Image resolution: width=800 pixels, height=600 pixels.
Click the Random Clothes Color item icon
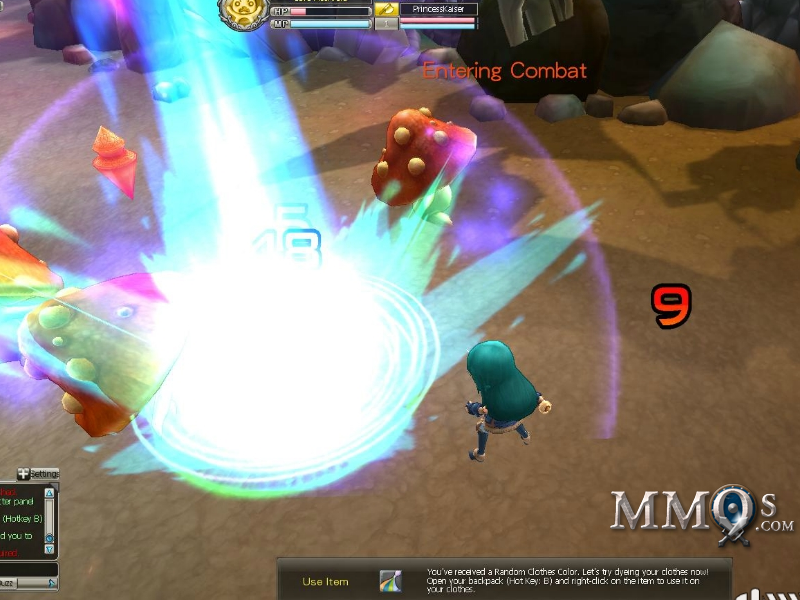pyautogui.click(x=390, y=581)
